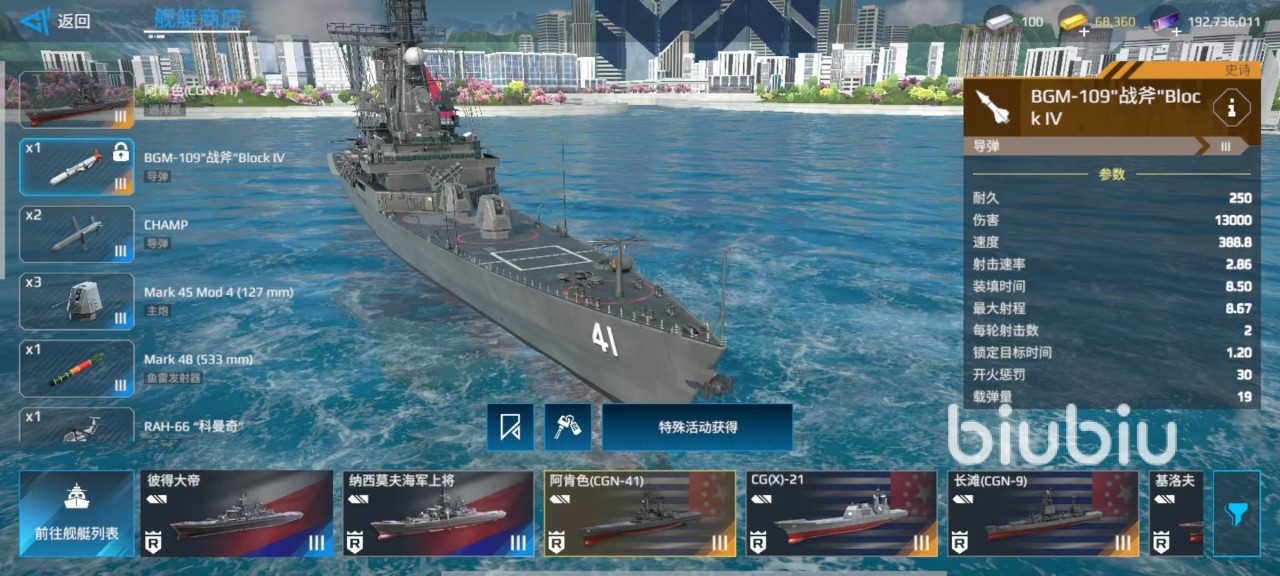Pick the Mark 48 torpedo launcher slot
Image resolution: width=1280 pixels, height=576 pixels.
pos(77,368)
